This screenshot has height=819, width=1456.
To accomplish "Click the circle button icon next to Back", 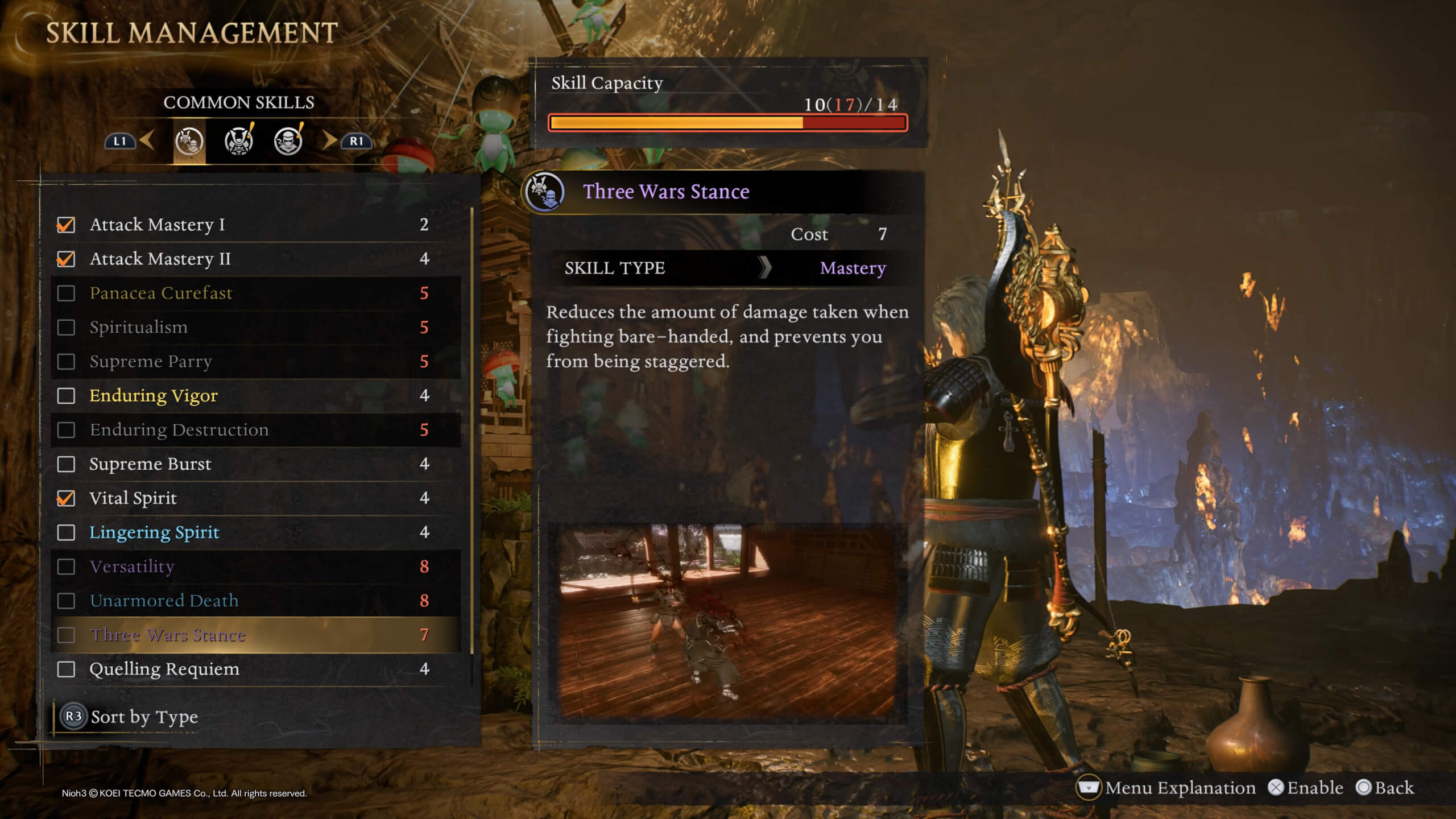I will pos(1363,787).
